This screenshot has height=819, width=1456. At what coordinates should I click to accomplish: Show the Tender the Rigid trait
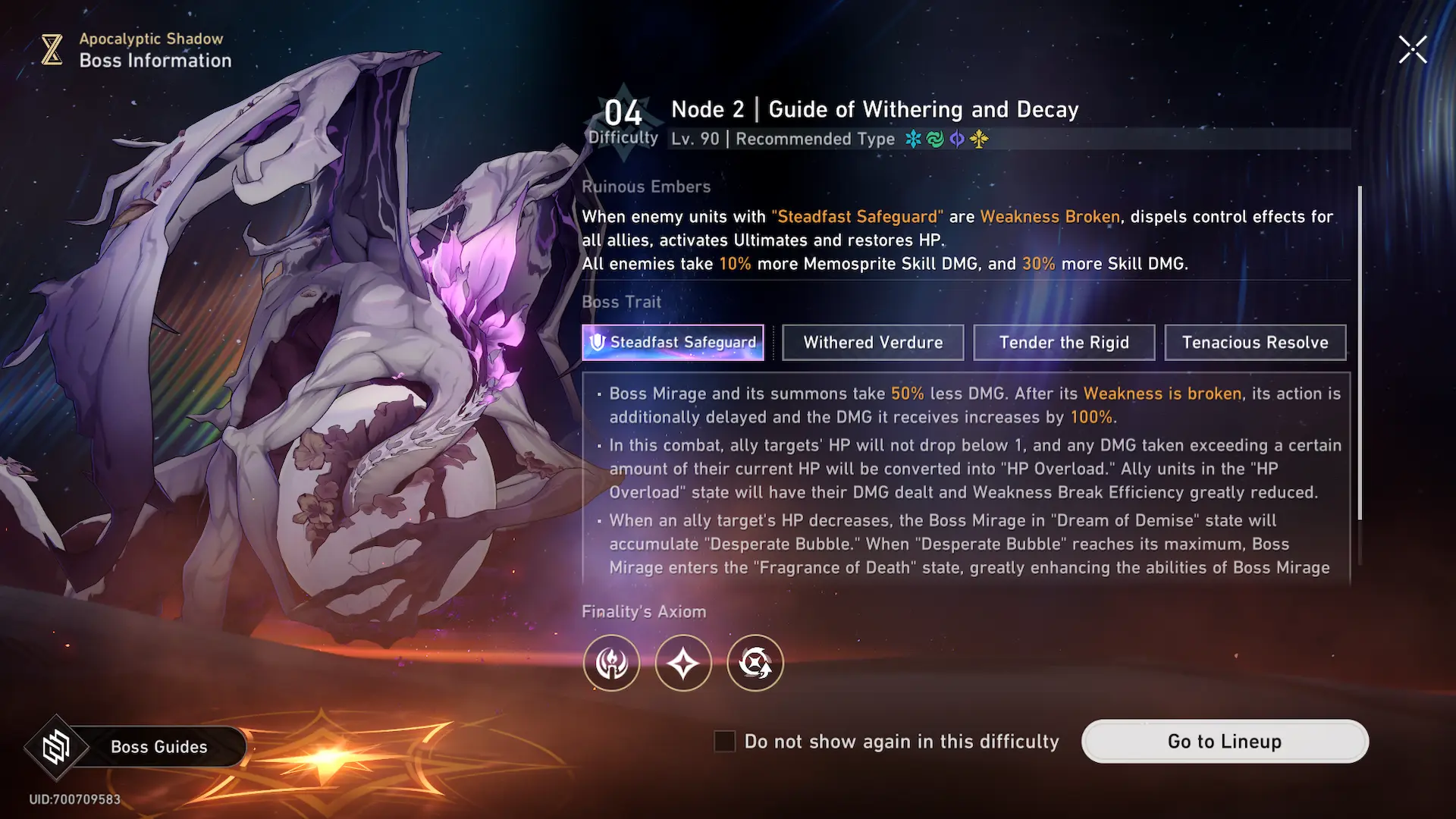(x=1064, y=343)
